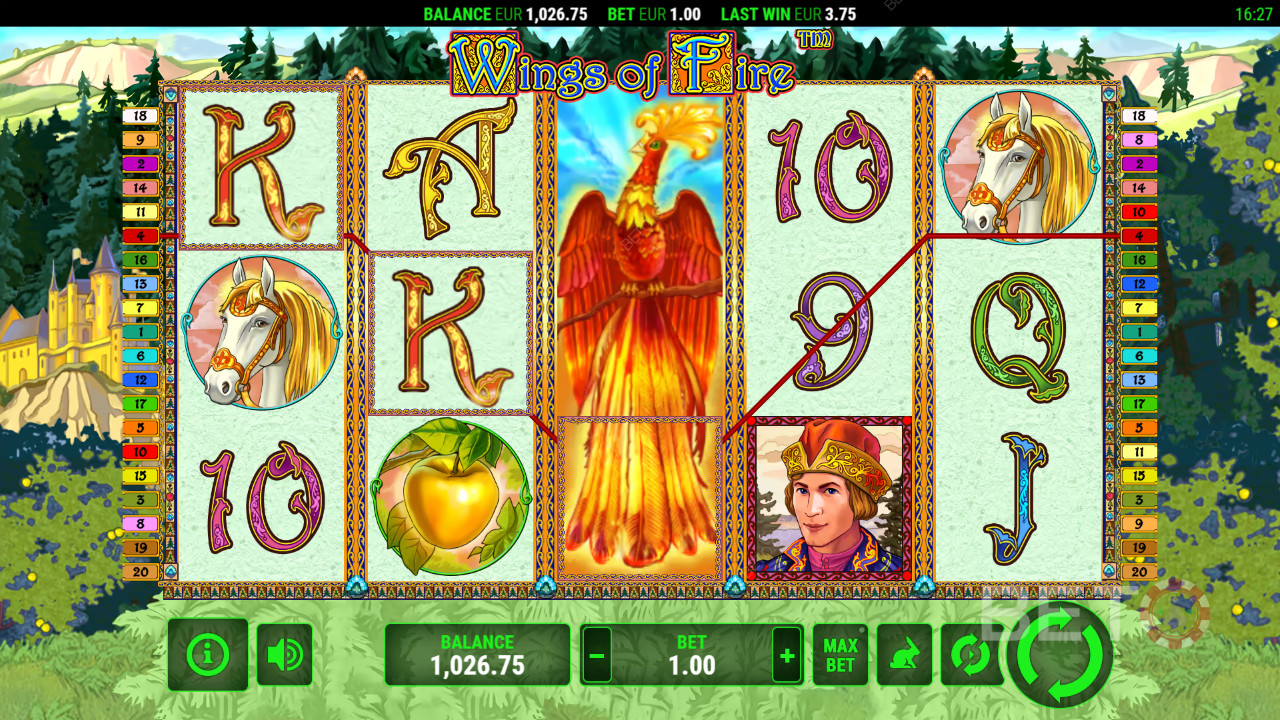This screenshot has width=1280, height=720.
Task: Decrease the bet with the minus button
Action: click(x=597, y=656)
